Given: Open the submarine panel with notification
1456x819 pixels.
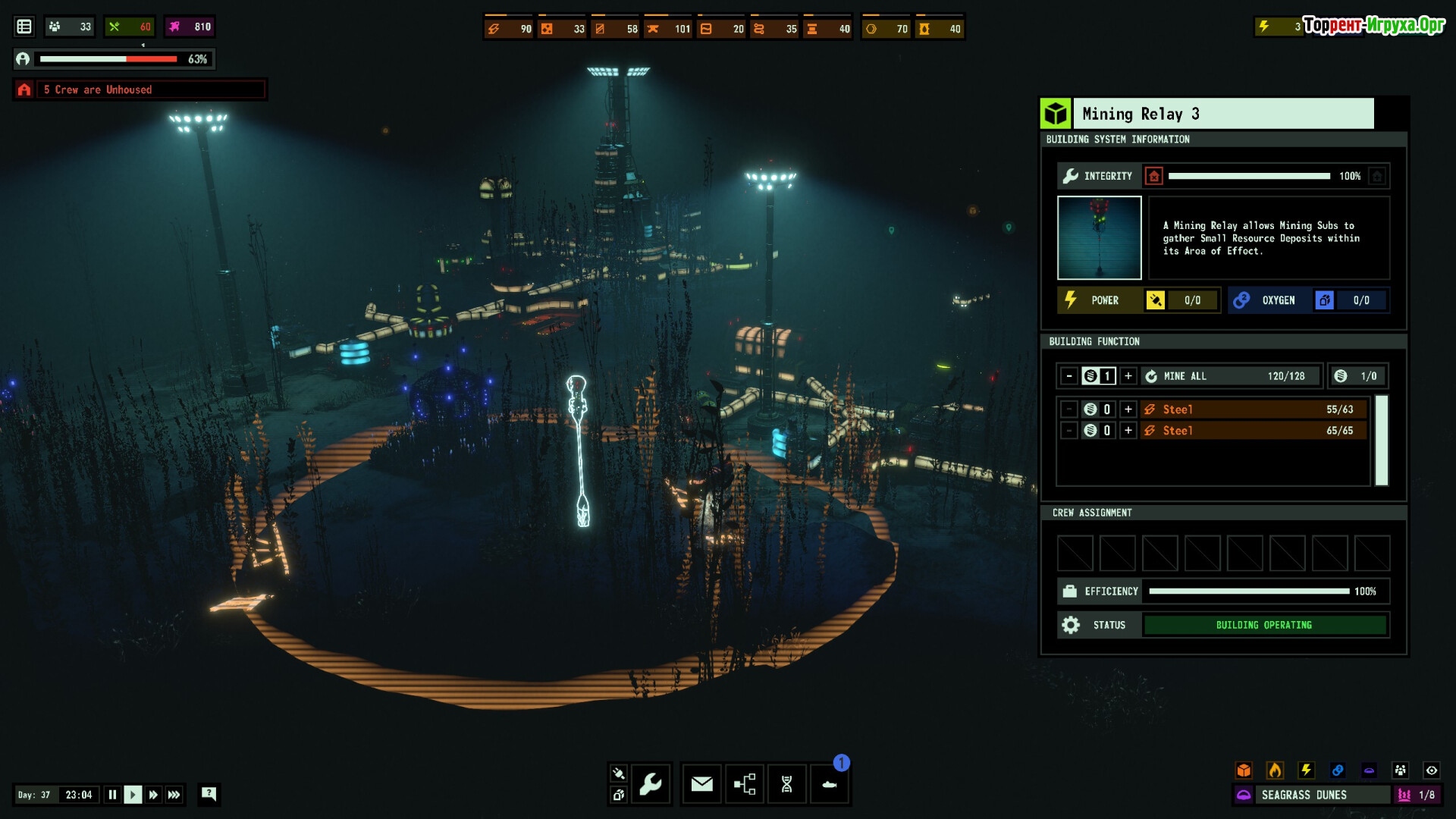Looking at the screenshot, I should (830, 784).
